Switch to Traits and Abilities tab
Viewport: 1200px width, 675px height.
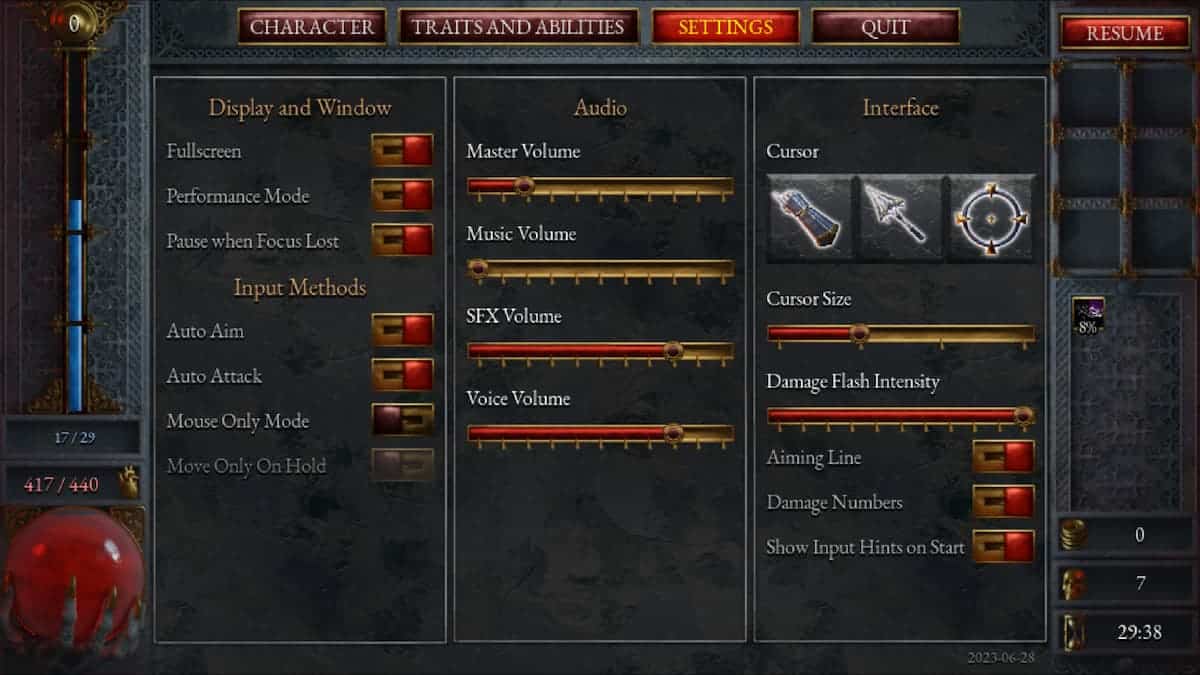518,27
